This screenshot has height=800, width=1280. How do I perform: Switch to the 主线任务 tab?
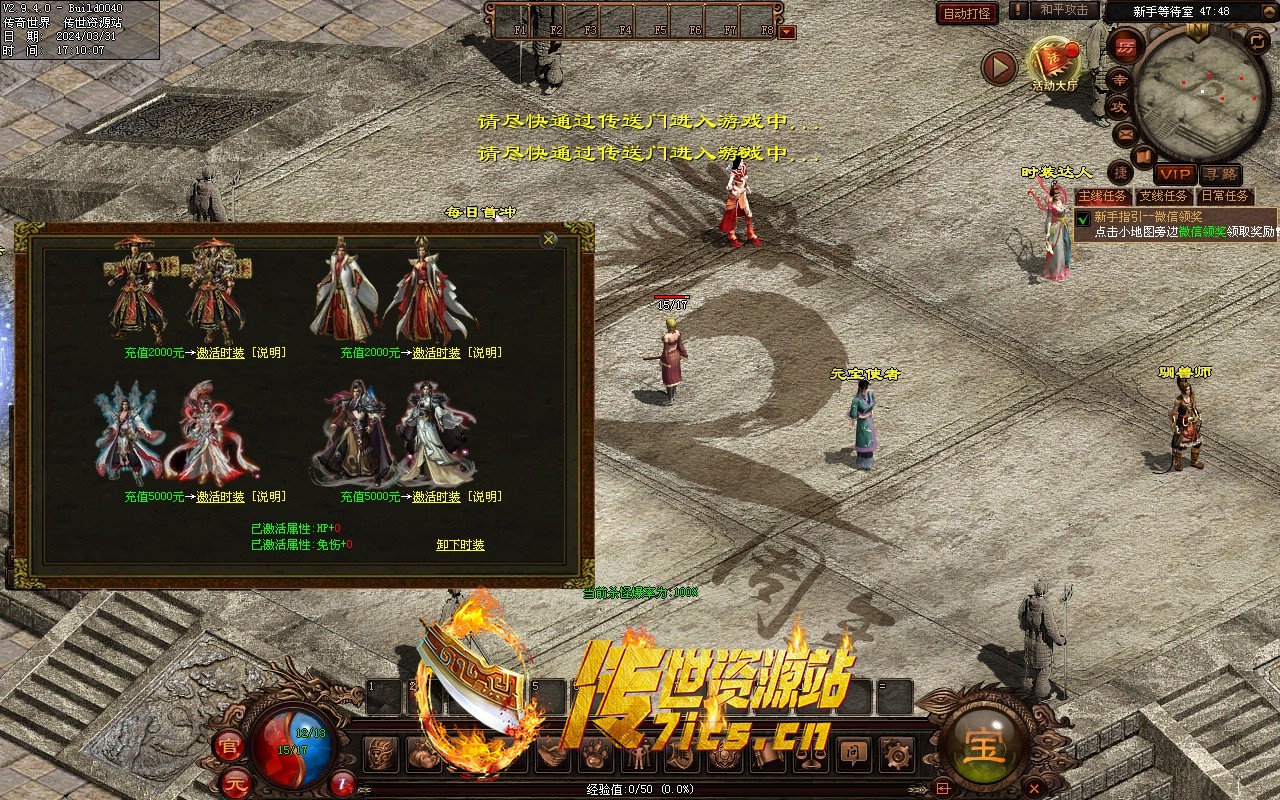[1103, 196]
